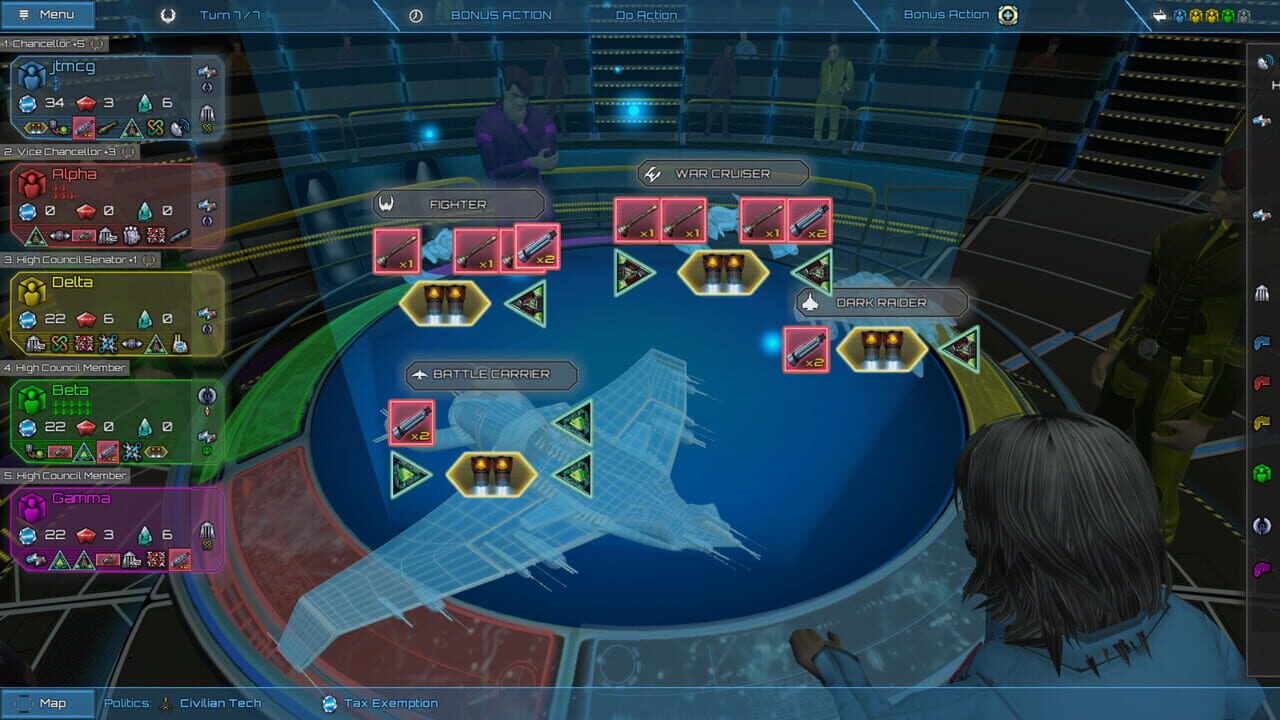Image resolution: width=1280 pixels, height=720 pixels.
Task: Open the Menu at the top left
Action: click(48, 14)
